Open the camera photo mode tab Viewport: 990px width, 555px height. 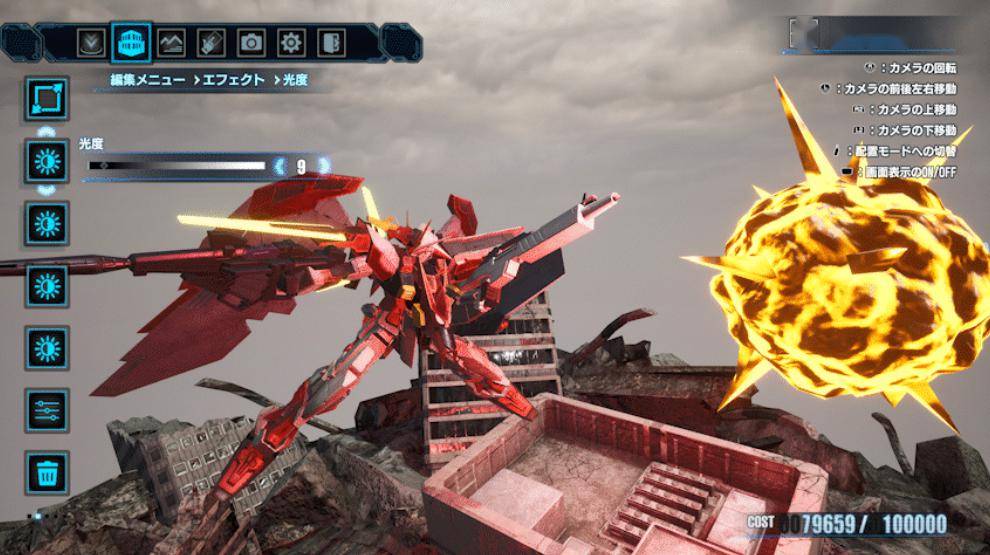click(x=252, y=43)
